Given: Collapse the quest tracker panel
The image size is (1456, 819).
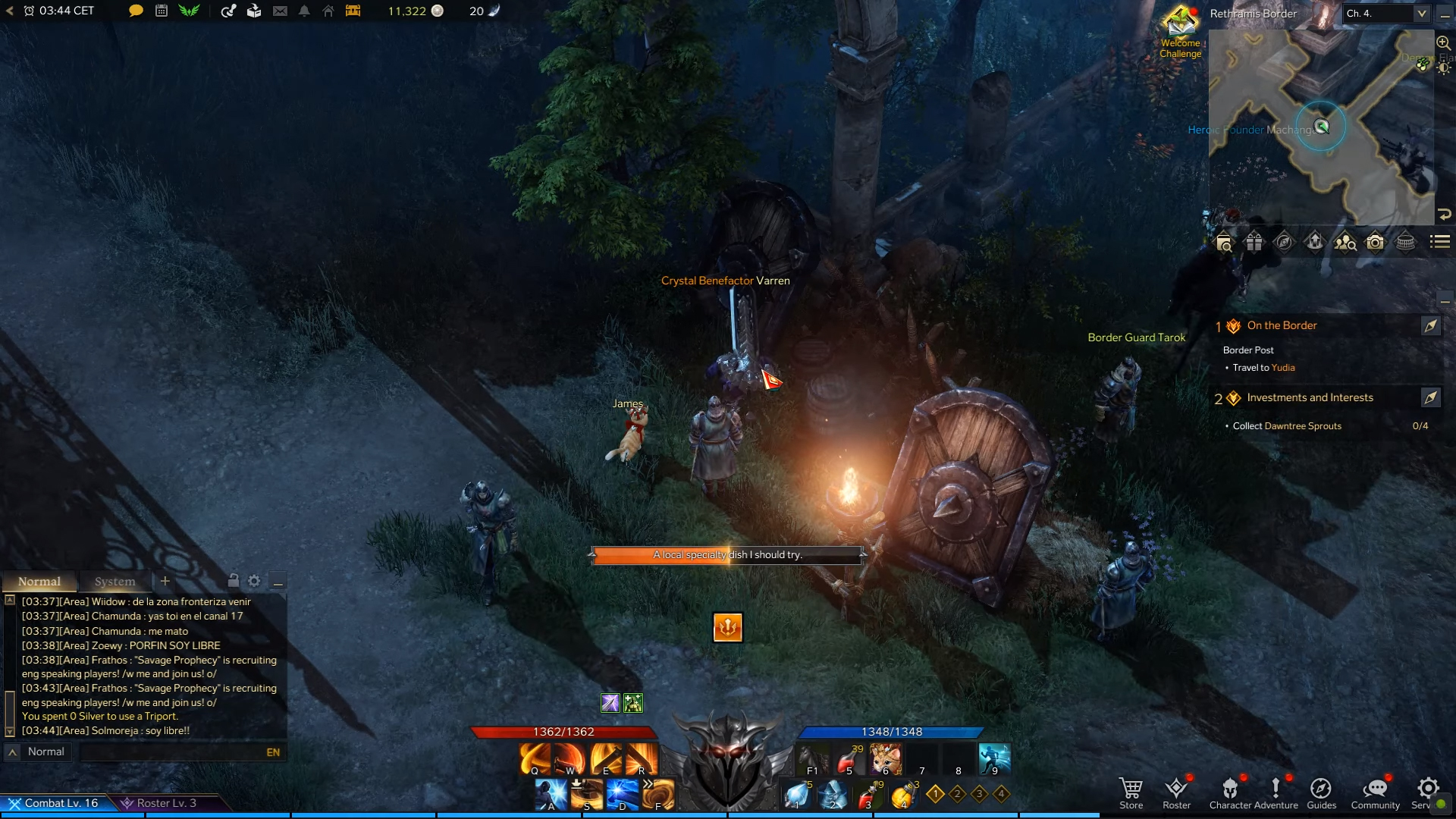Looking at the screenshot, I should (x=1447, y=301).
